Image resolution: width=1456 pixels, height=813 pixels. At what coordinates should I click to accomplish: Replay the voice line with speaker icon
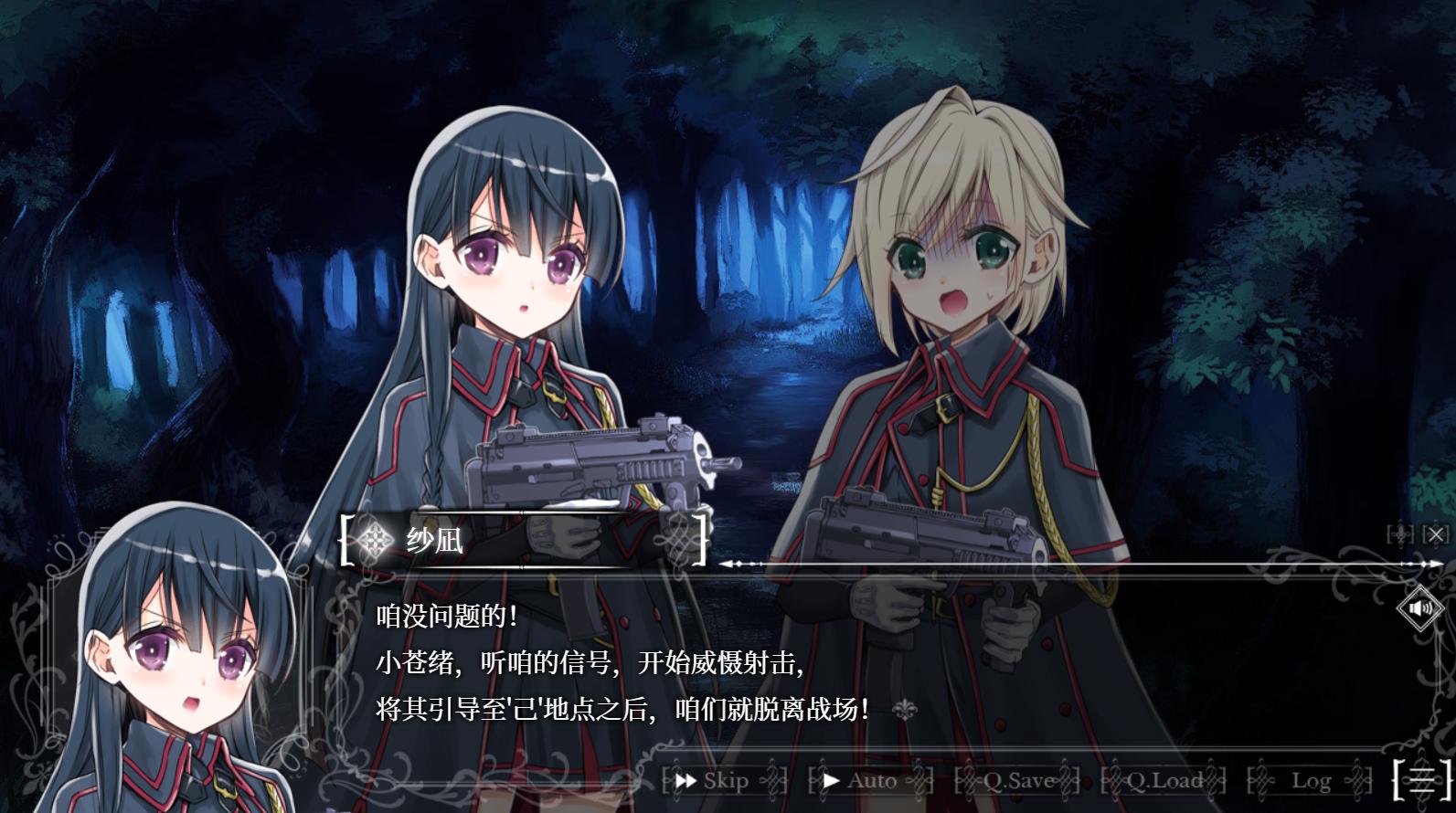(1419, 608)
